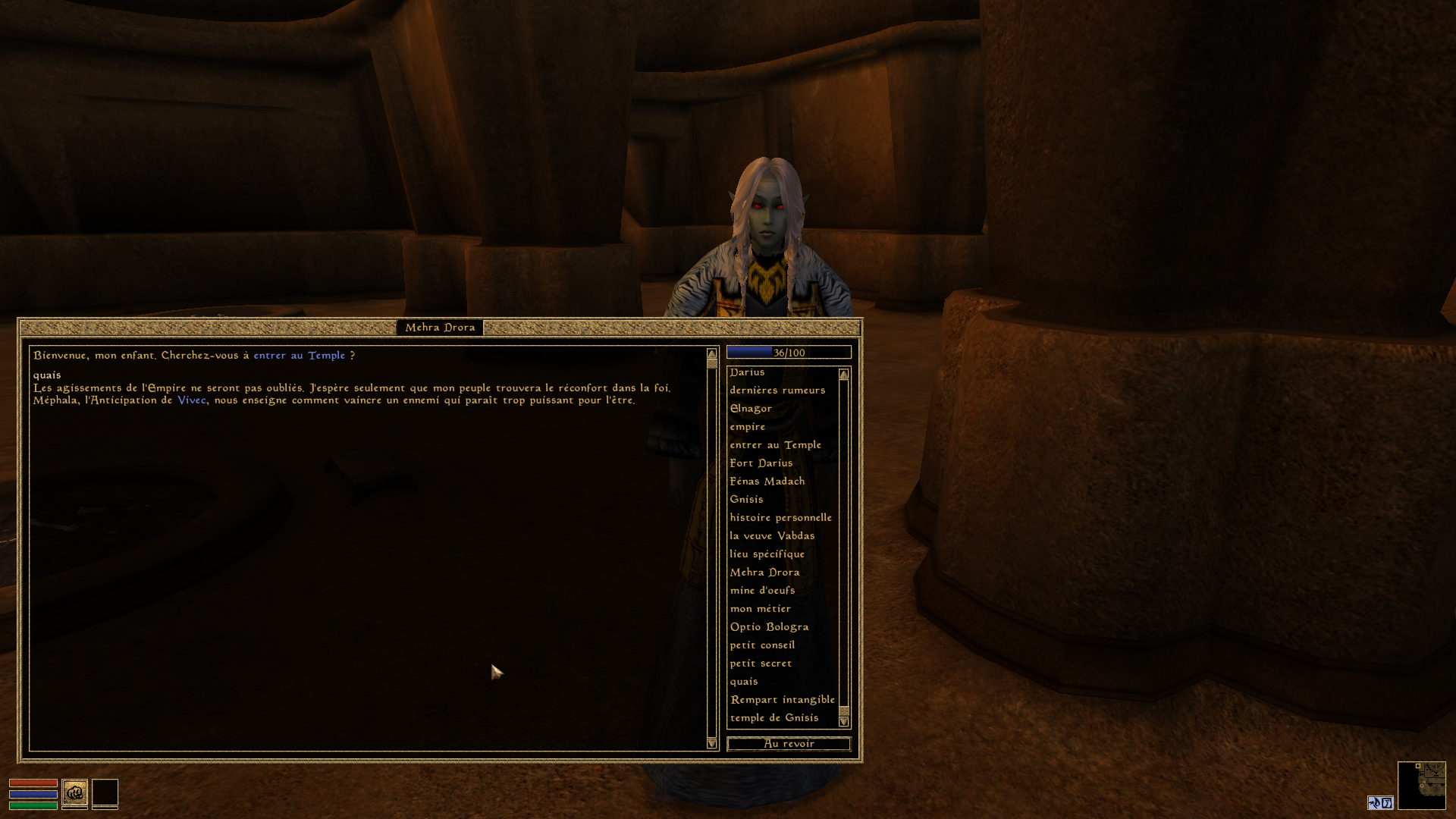Ask about Fénas Madach
The height and width of the screenshot is (819, 1456).
pos(767,482)
